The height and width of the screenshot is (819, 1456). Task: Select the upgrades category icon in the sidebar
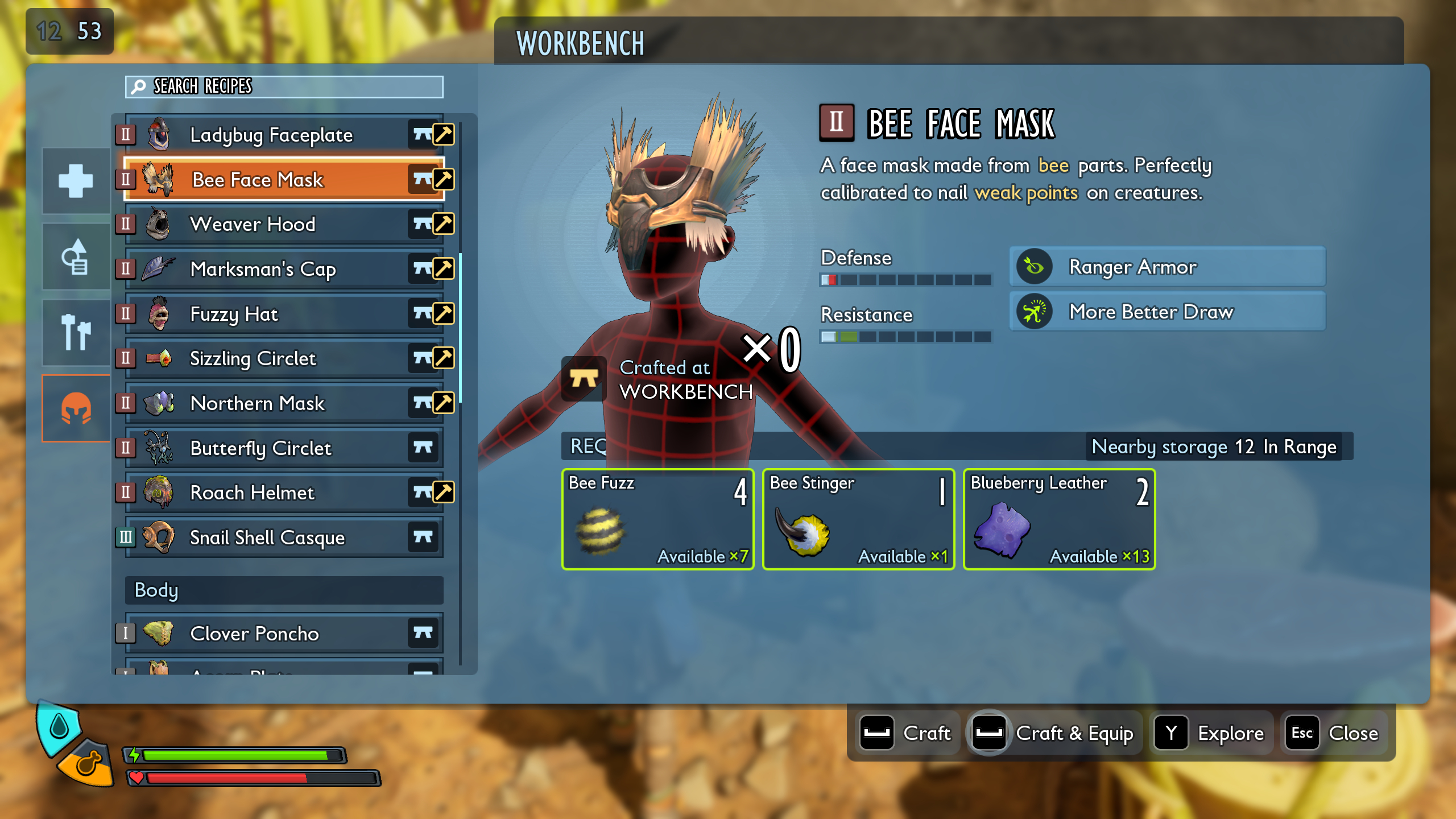click(x=76, y=257)
